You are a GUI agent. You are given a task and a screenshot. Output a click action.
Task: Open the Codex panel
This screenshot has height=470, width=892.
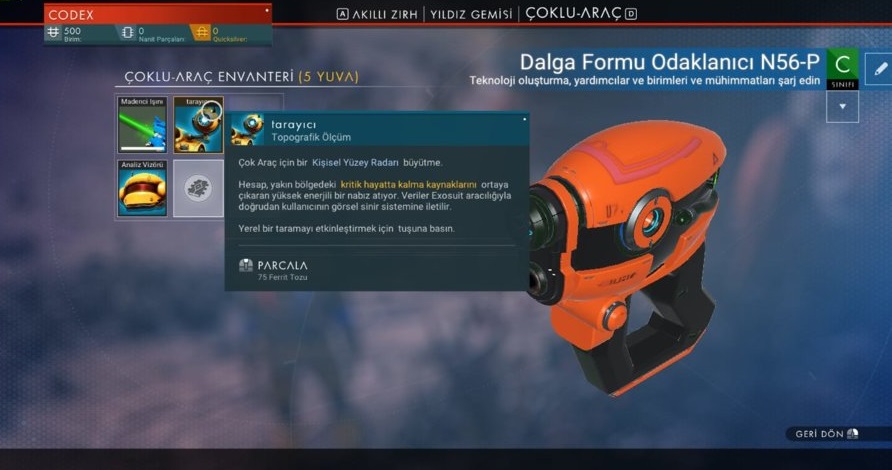157,15
